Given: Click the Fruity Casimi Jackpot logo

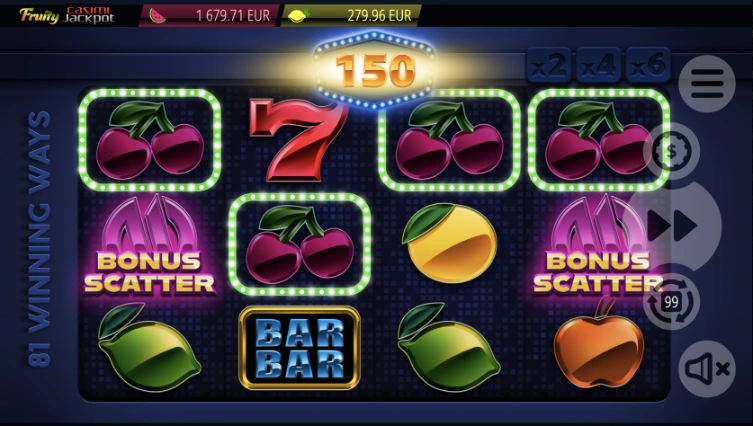Looking at the screenshot, I should point(66,15).
